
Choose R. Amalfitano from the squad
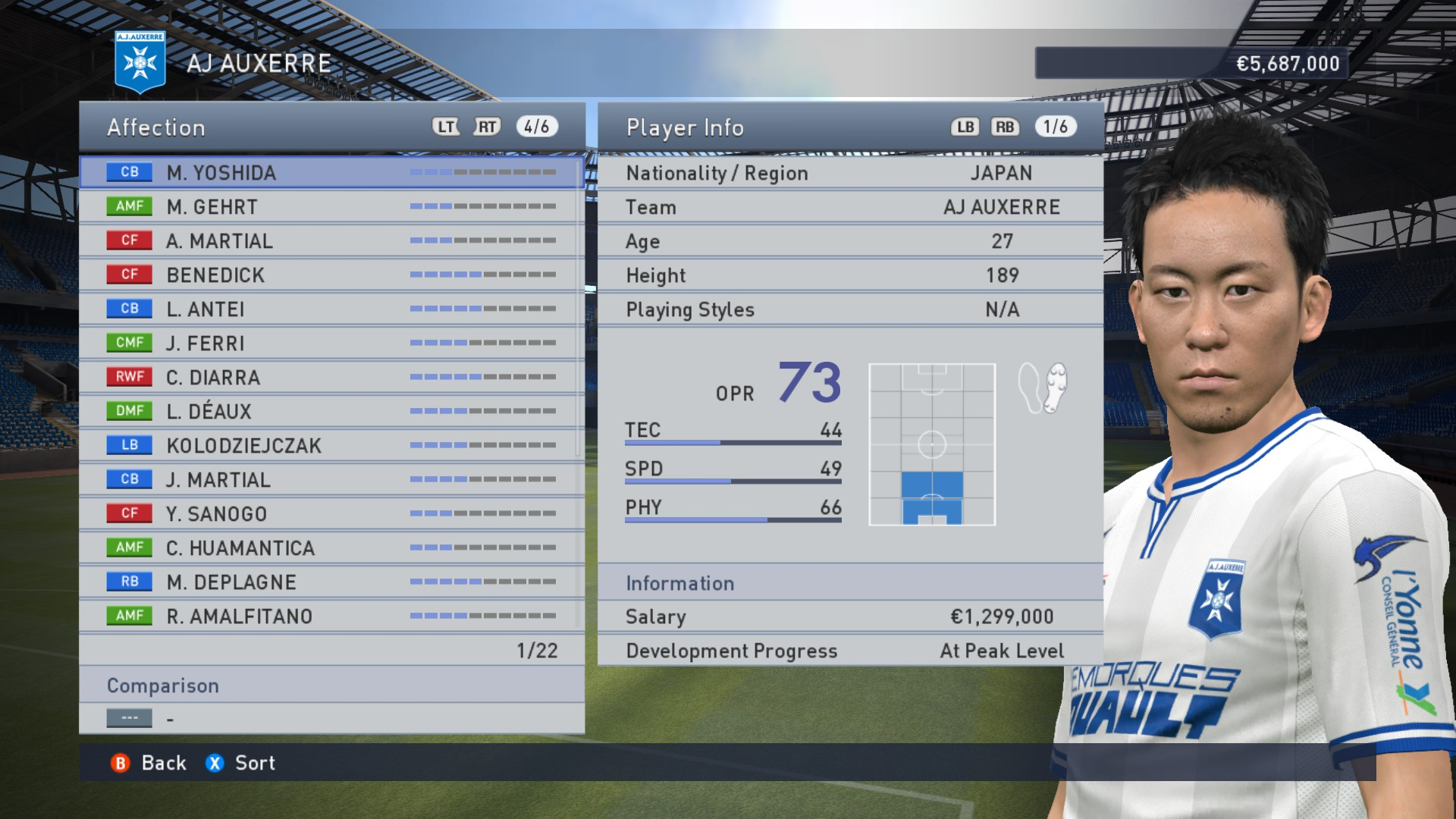(331, 617)
